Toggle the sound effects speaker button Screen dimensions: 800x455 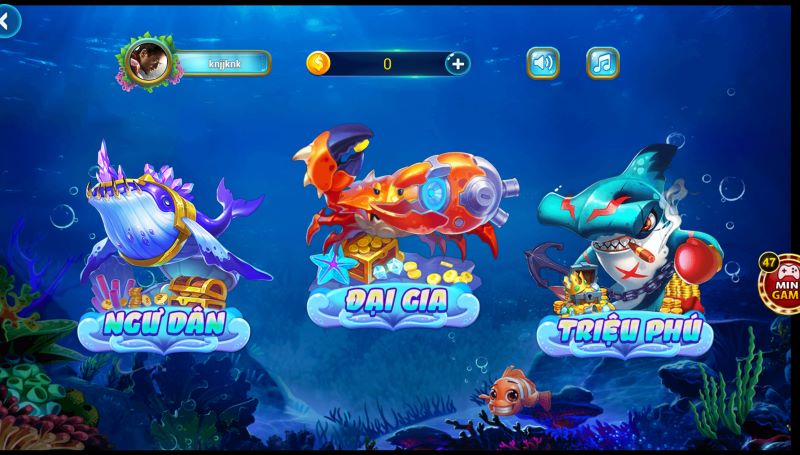coord(543,63)
